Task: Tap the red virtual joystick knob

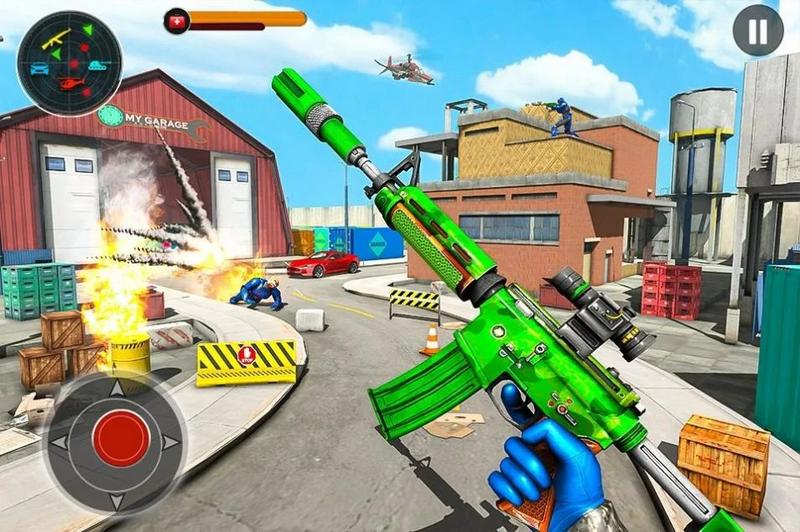Action: click(120, 439)
